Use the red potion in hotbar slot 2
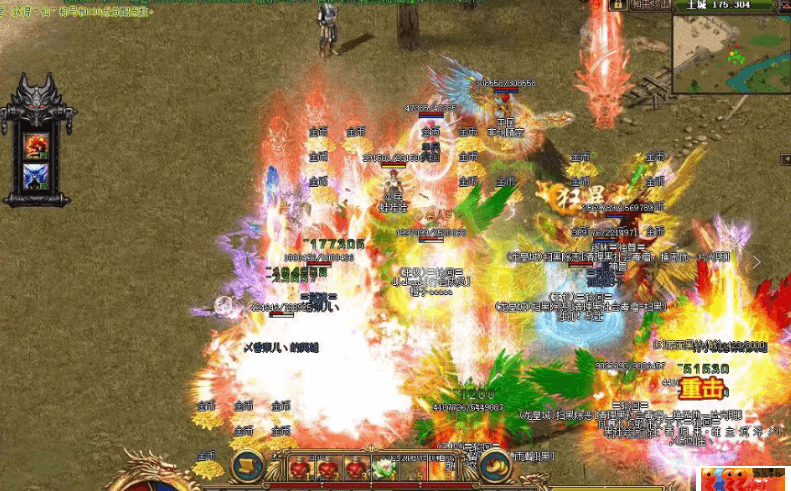Viewport: 791px width, 491px height. pos(327,467)
